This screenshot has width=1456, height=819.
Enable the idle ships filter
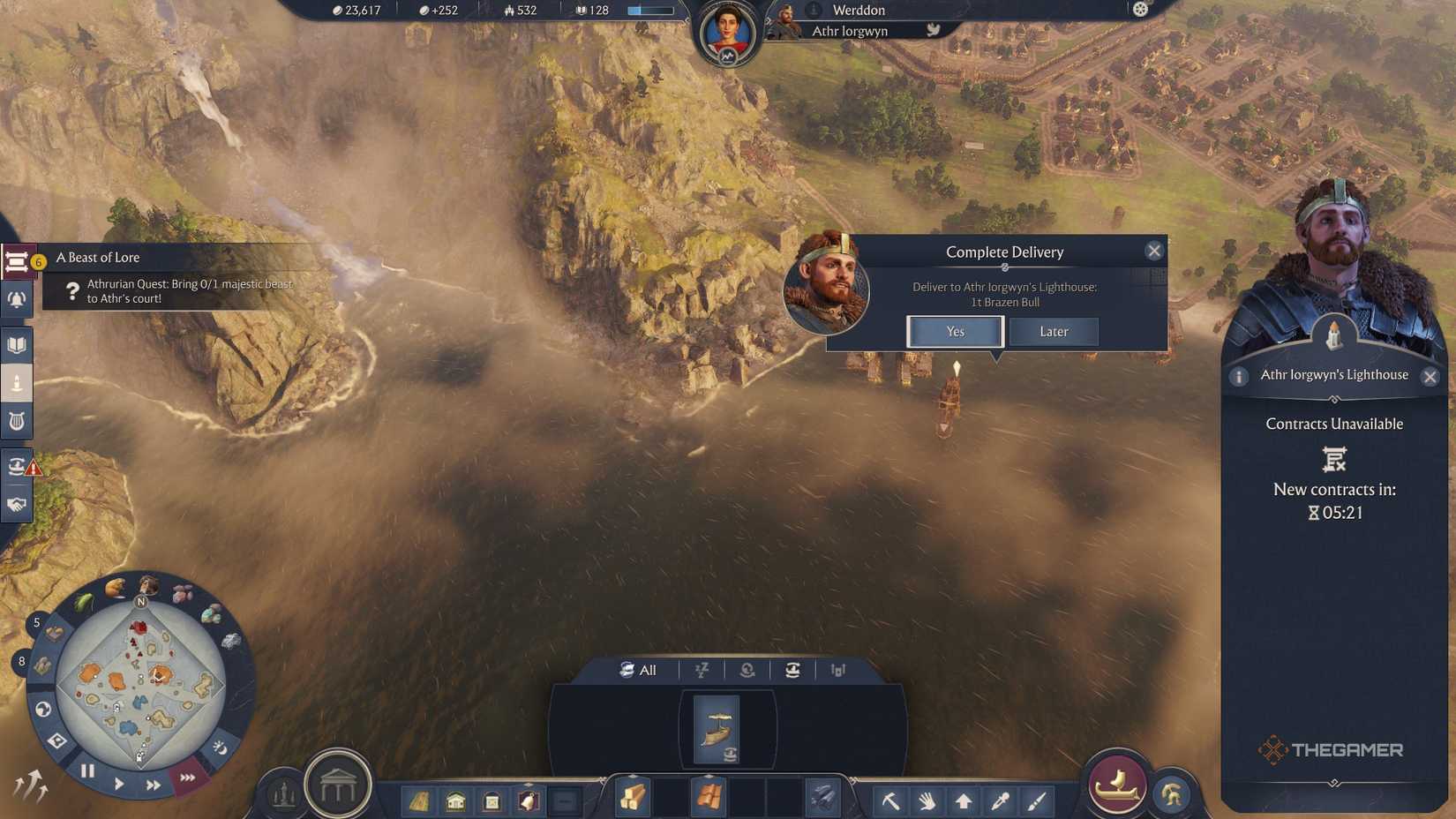click(702, 671)
